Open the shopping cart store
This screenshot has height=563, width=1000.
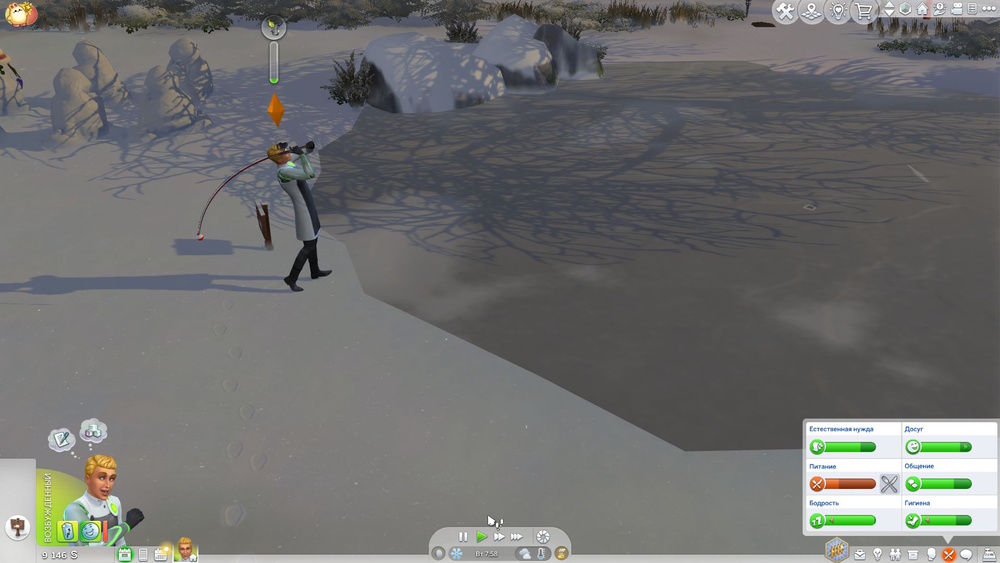point(862,12)
